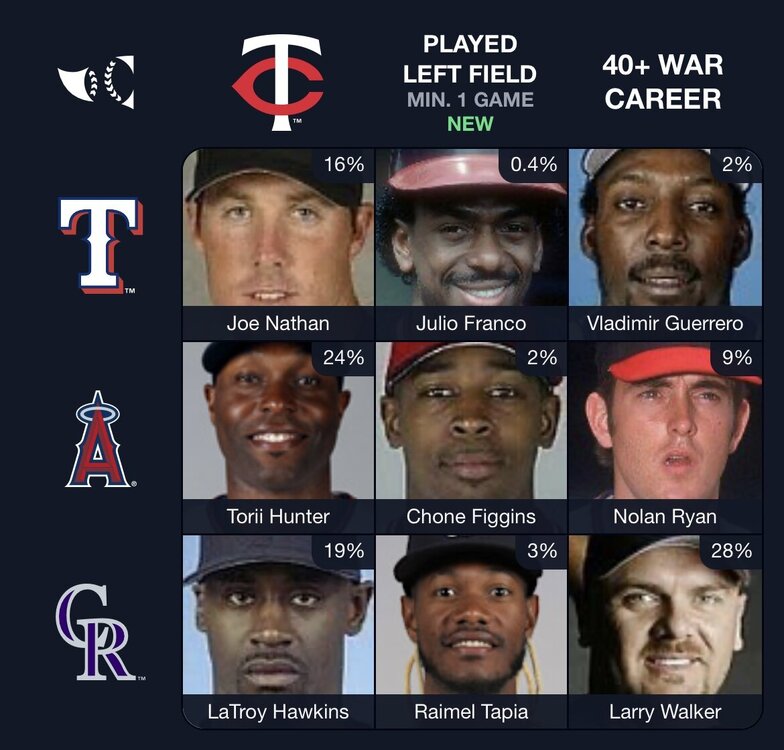This screenshot has width=784, height=750.
Task: Click the Los Angeles Angels row logo
Action: coord(99,439)
